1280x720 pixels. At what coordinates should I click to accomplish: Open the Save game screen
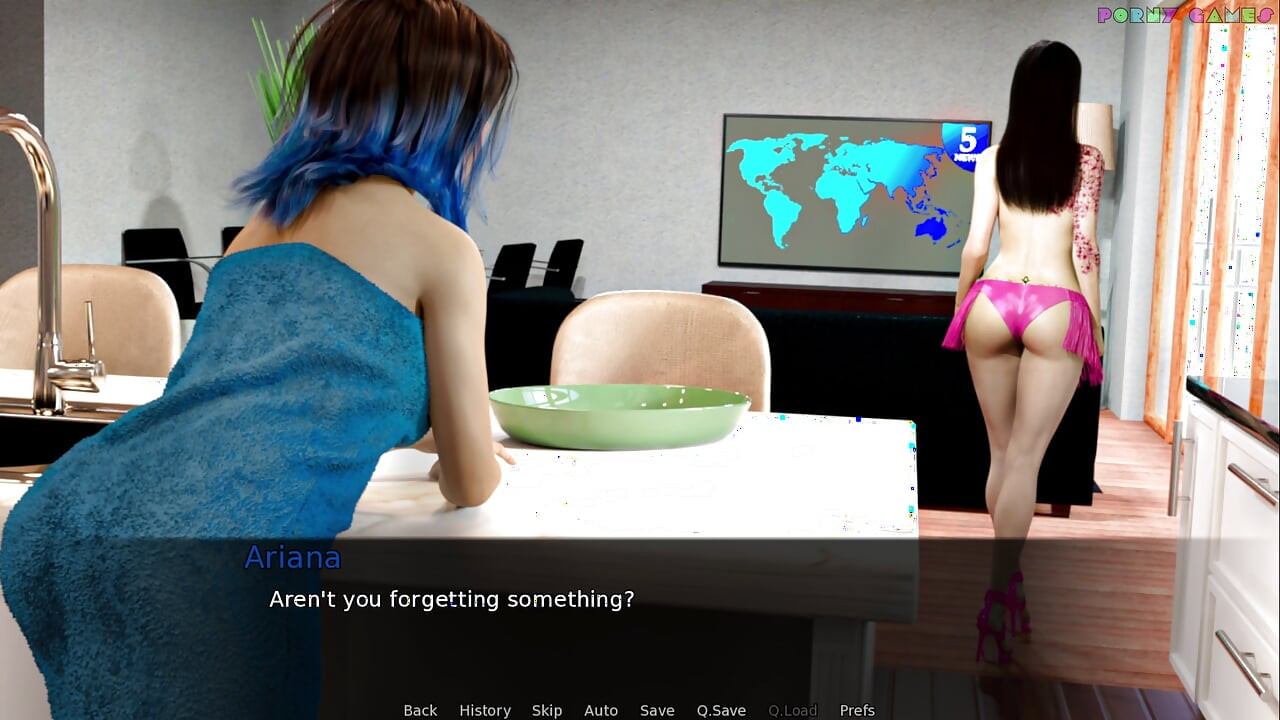[657, 710]
